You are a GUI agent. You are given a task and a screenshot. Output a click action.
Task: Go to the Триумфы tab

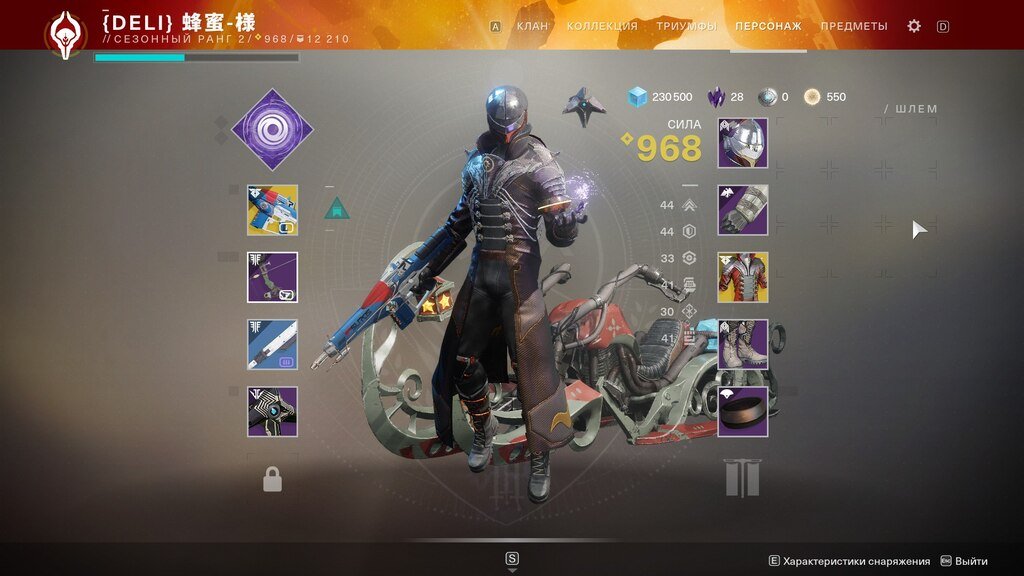click(x=686, y=26)
